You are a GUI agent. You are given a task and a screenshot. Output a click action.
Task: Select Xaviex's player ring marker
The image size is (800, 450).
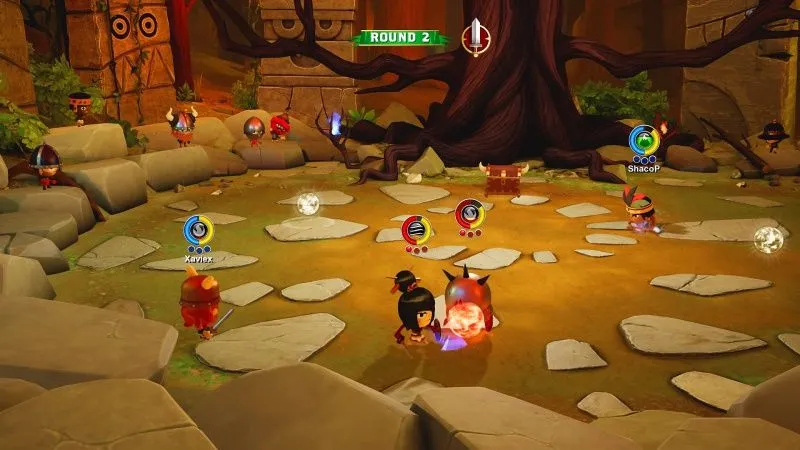pos(198,230)
